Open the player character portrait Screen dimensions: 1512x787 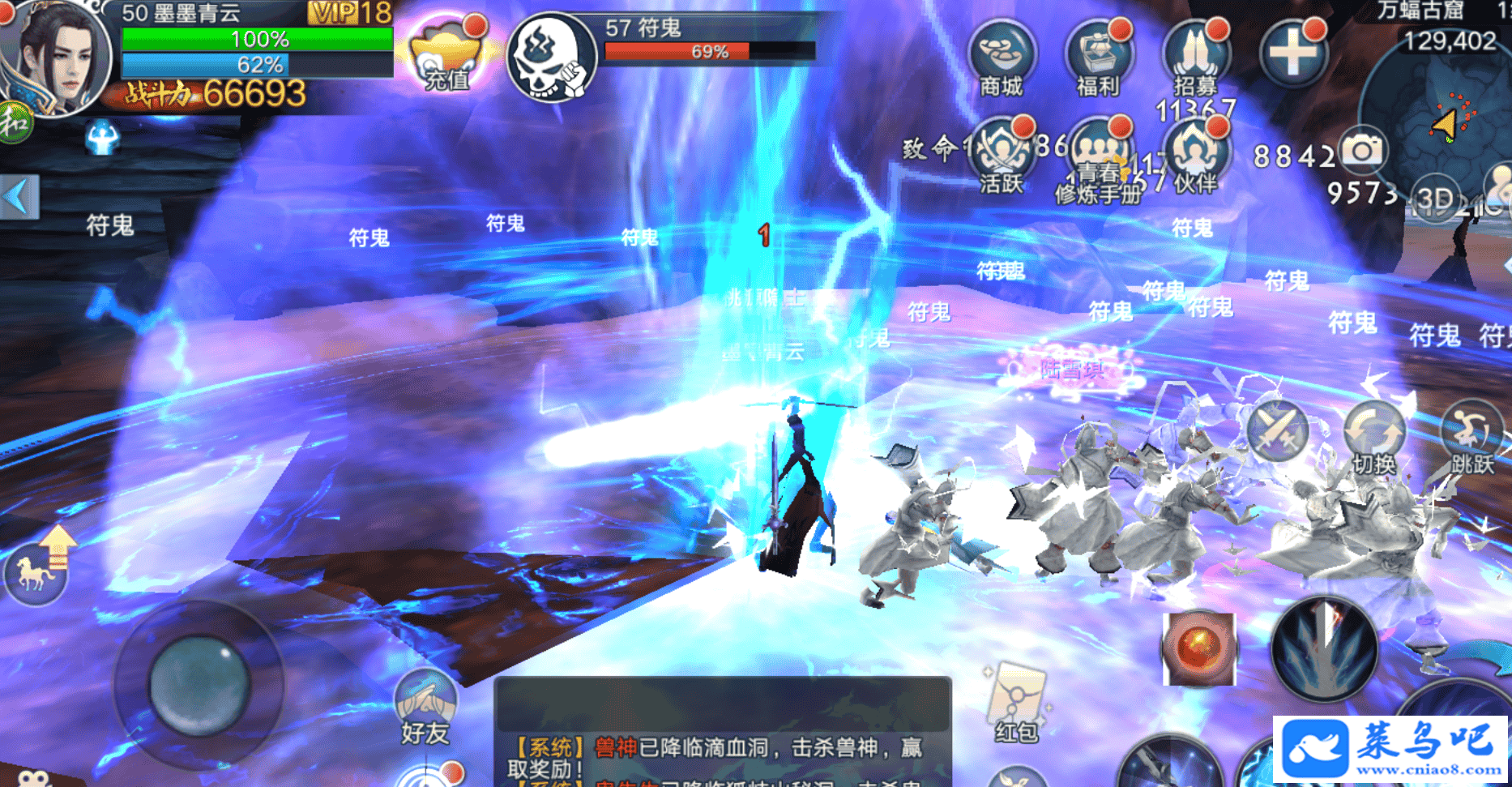55,58
